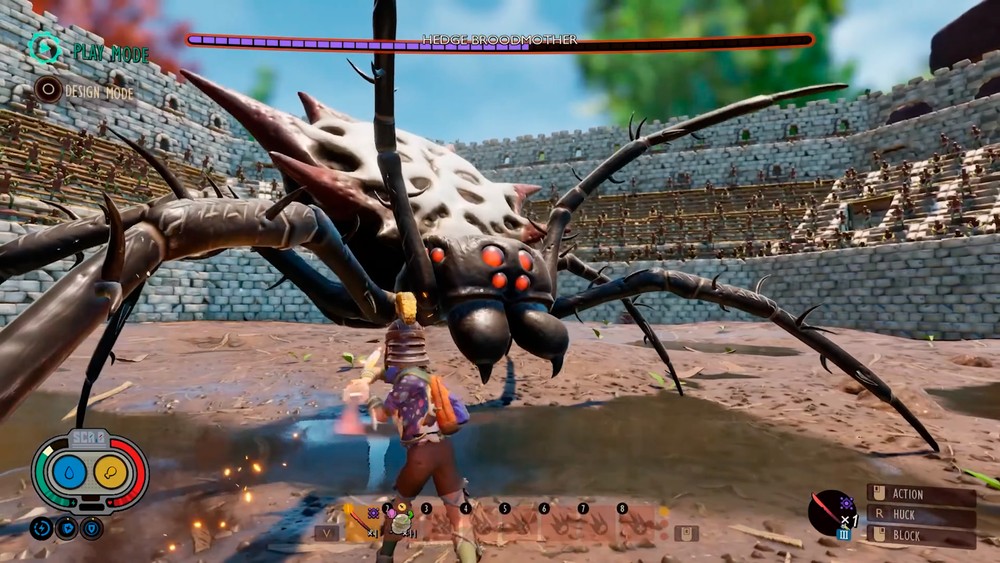Click the shield status icon below the SCA.B

(x=91, y=528)
